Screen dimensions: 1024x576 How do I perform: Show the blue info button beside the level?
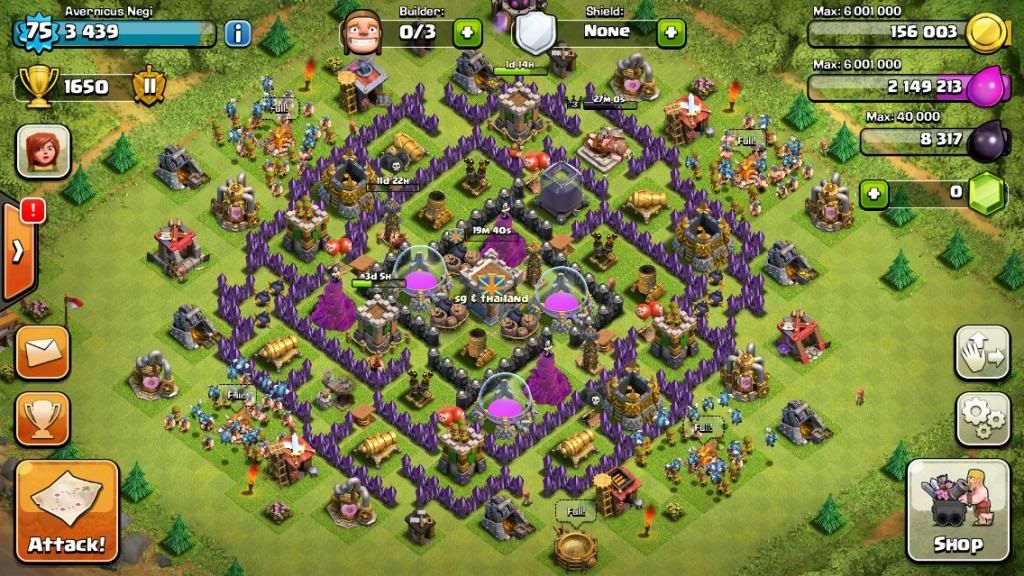pyautogui.click(x=238, y=33)
